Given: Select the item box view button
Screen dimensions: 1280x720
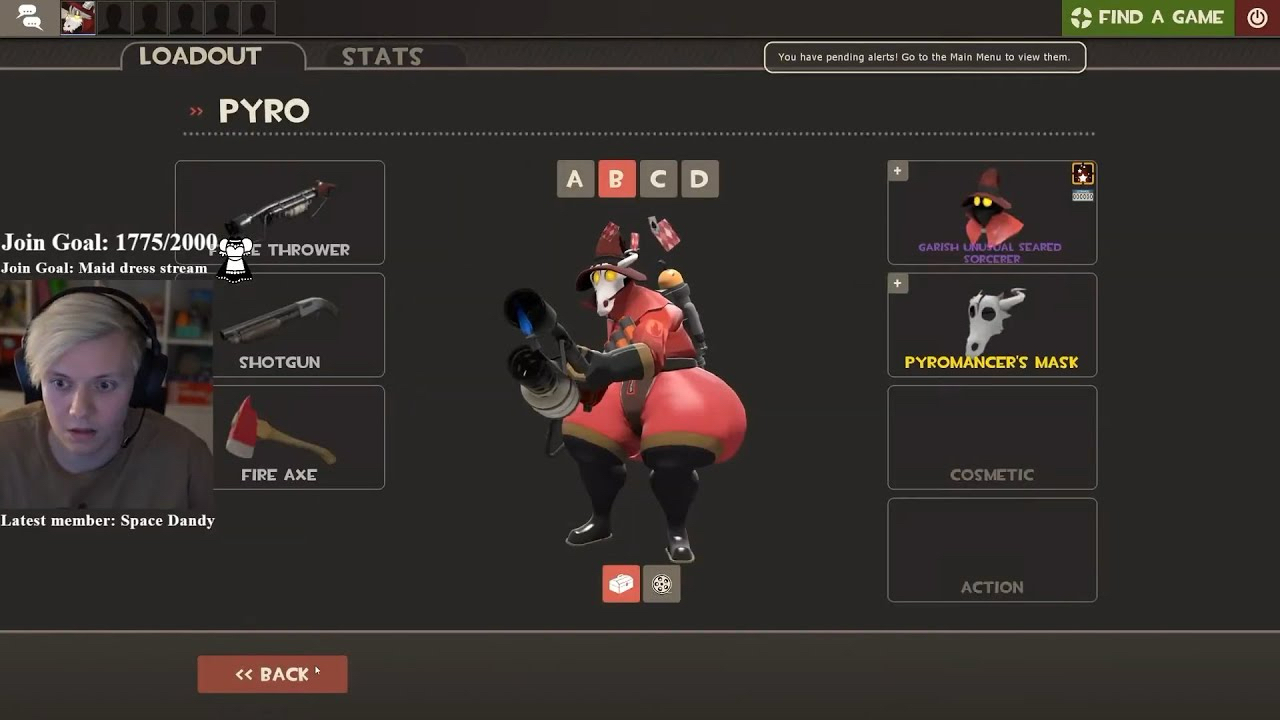Looking at the screenshot, I should point(620,584).
